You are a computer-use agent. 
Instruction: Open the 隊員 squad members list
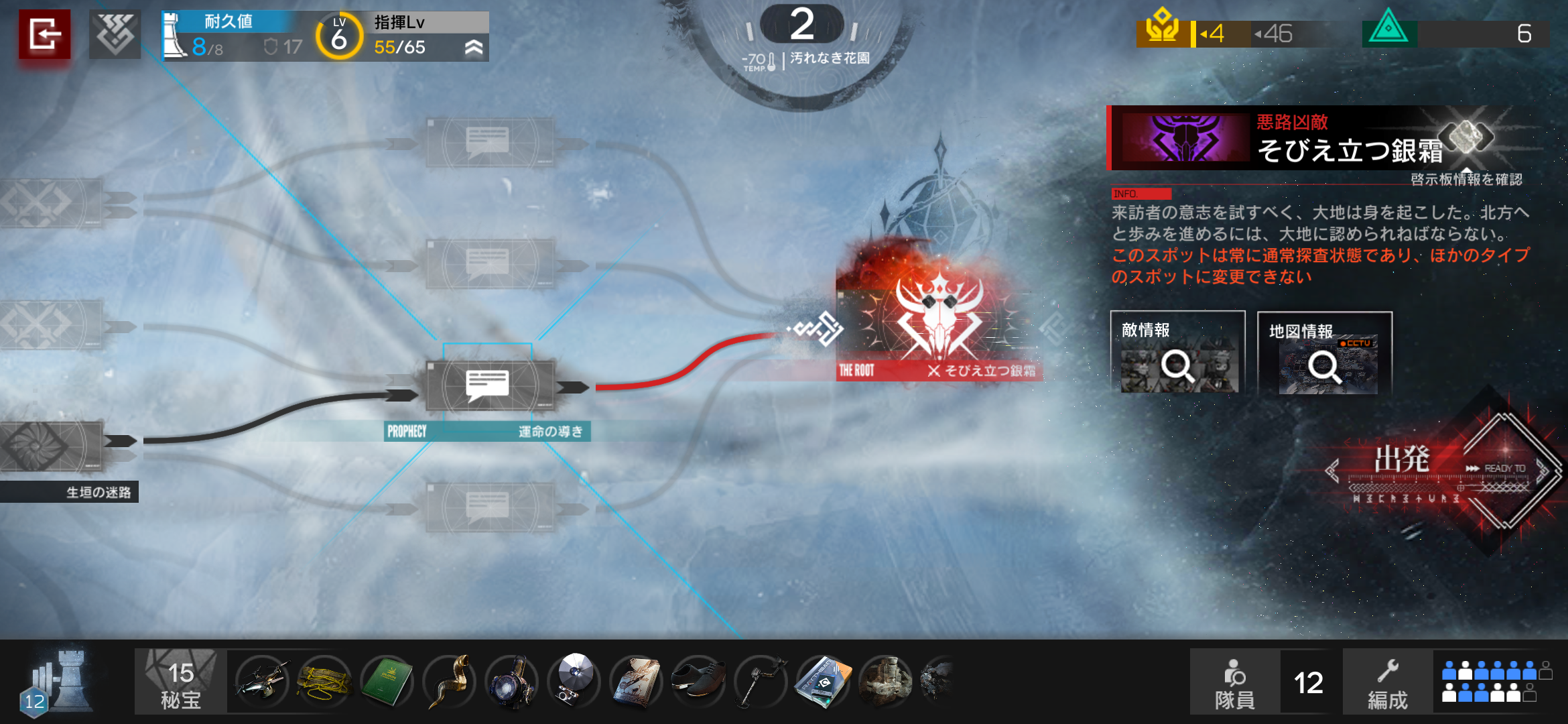point(1234,682)
